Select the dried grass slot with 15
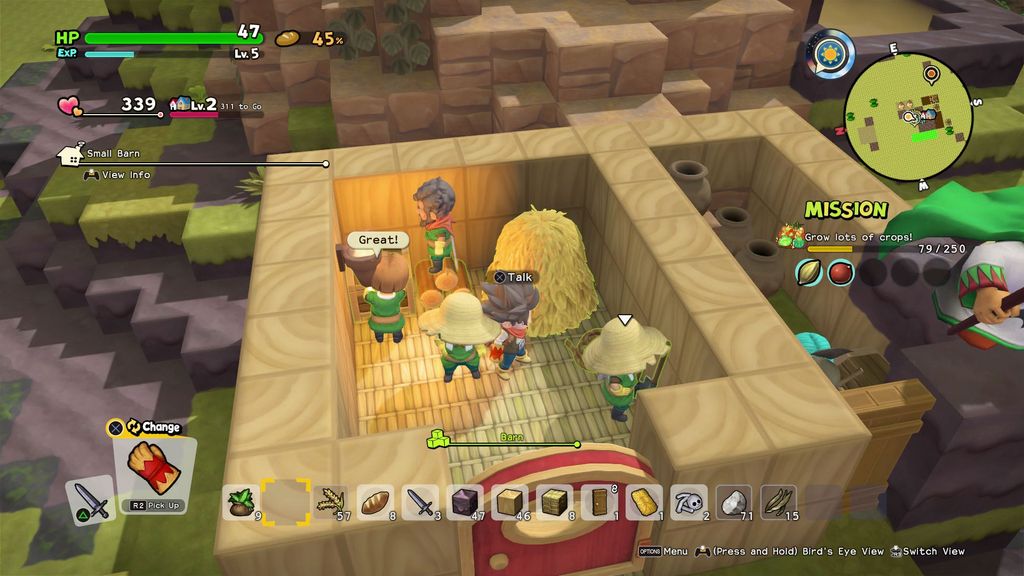Viewport: 1024px width, 576px height. point(779,501)
